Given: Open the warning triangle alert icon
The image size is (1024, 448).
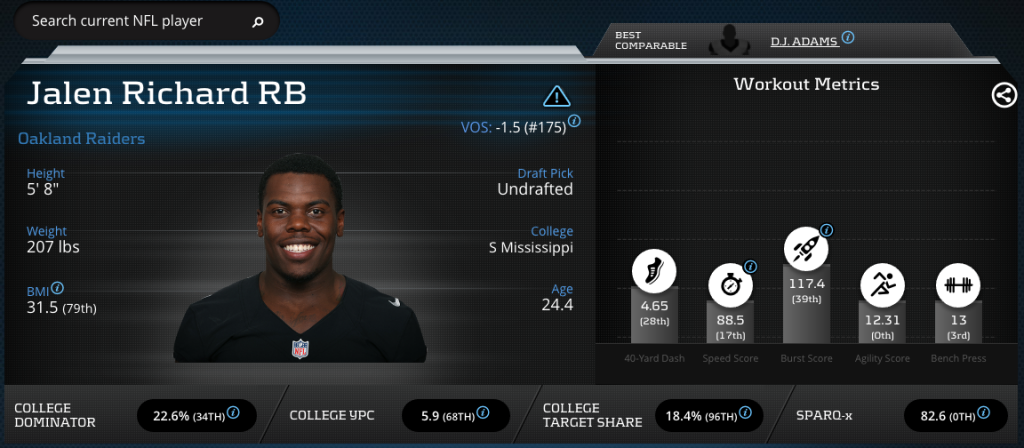Looking at the screenshot, I should click(x=556, y=96).
